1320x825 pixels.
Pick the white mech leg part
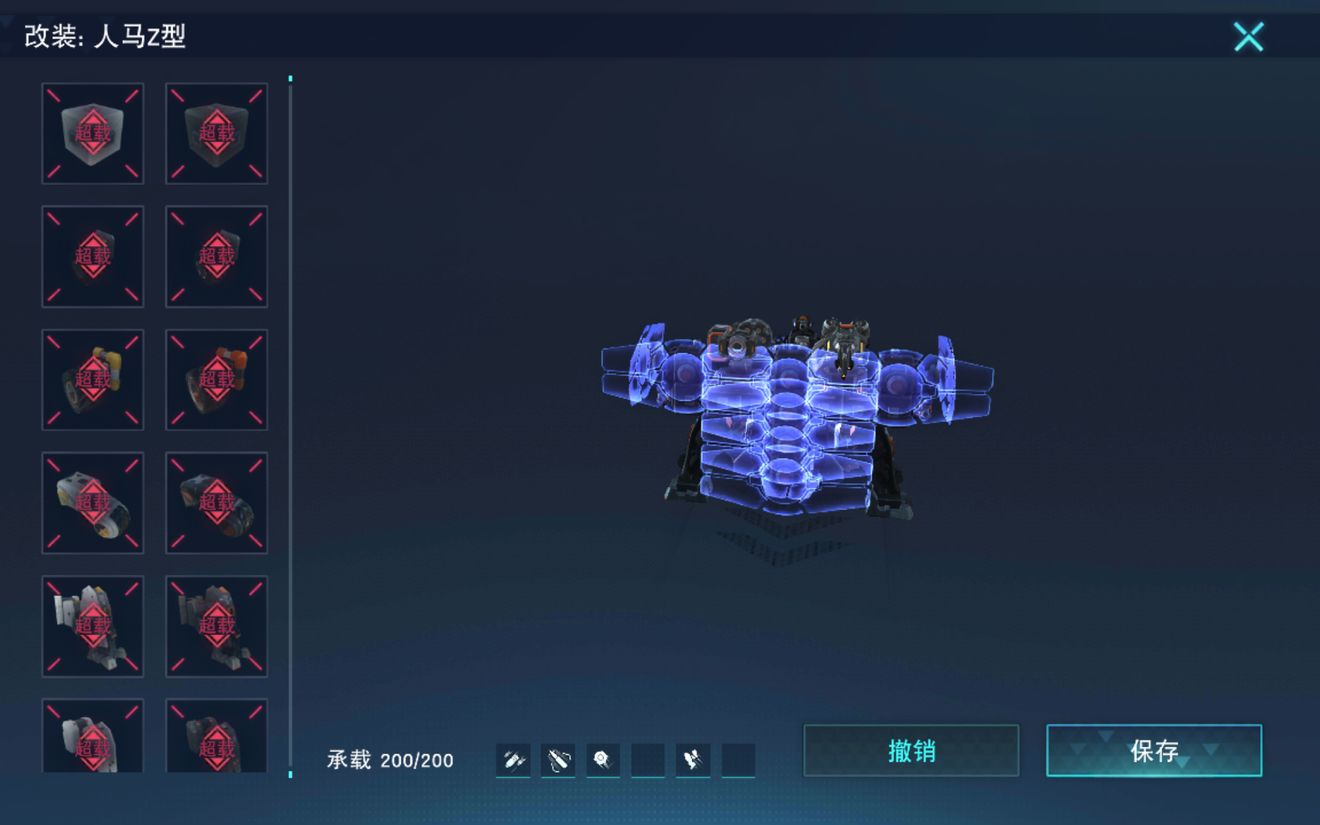click(x=93, y=626)
